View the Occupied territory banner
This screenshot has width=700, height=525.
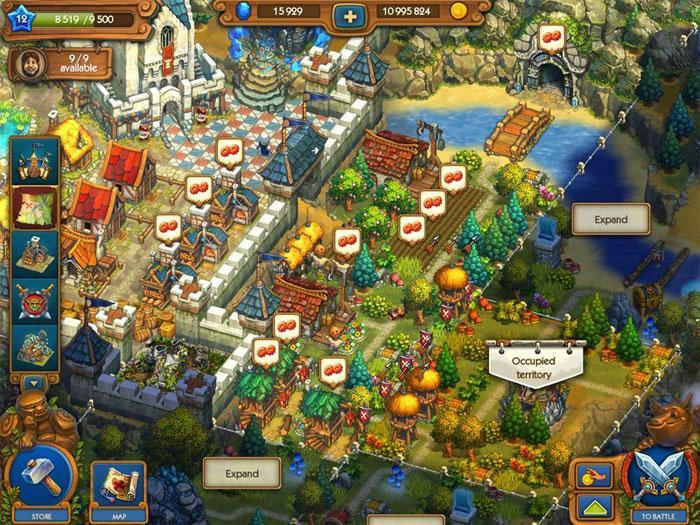click(533, 360)
